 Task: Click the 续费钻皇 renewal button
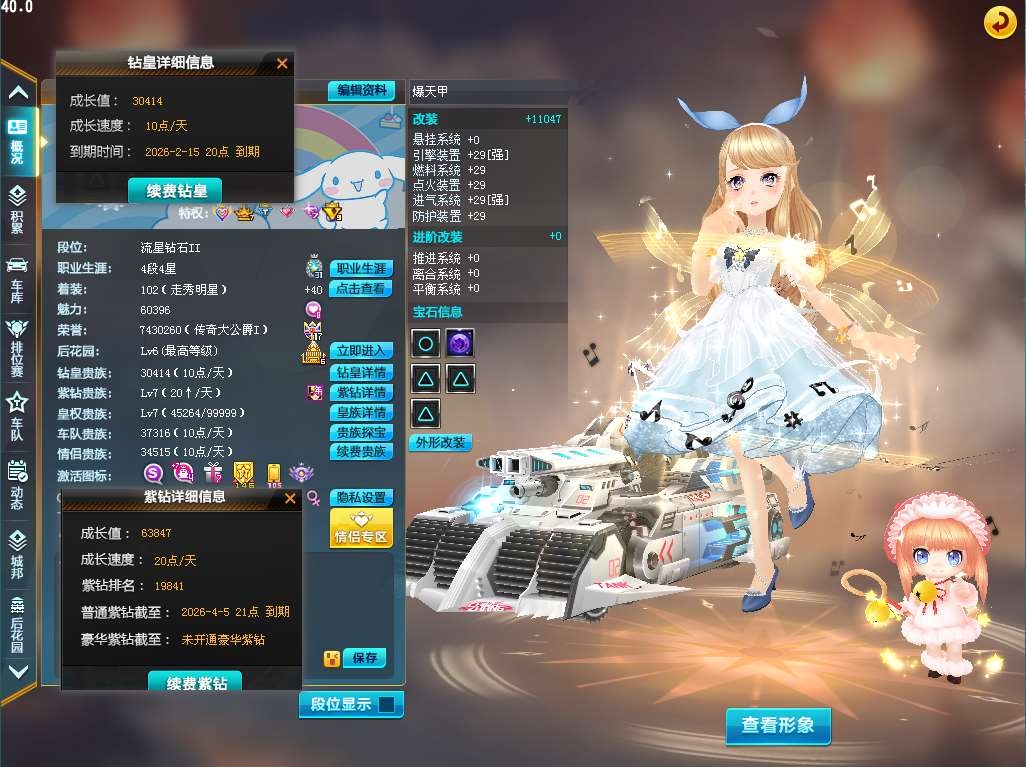click(x=175, y=190)
